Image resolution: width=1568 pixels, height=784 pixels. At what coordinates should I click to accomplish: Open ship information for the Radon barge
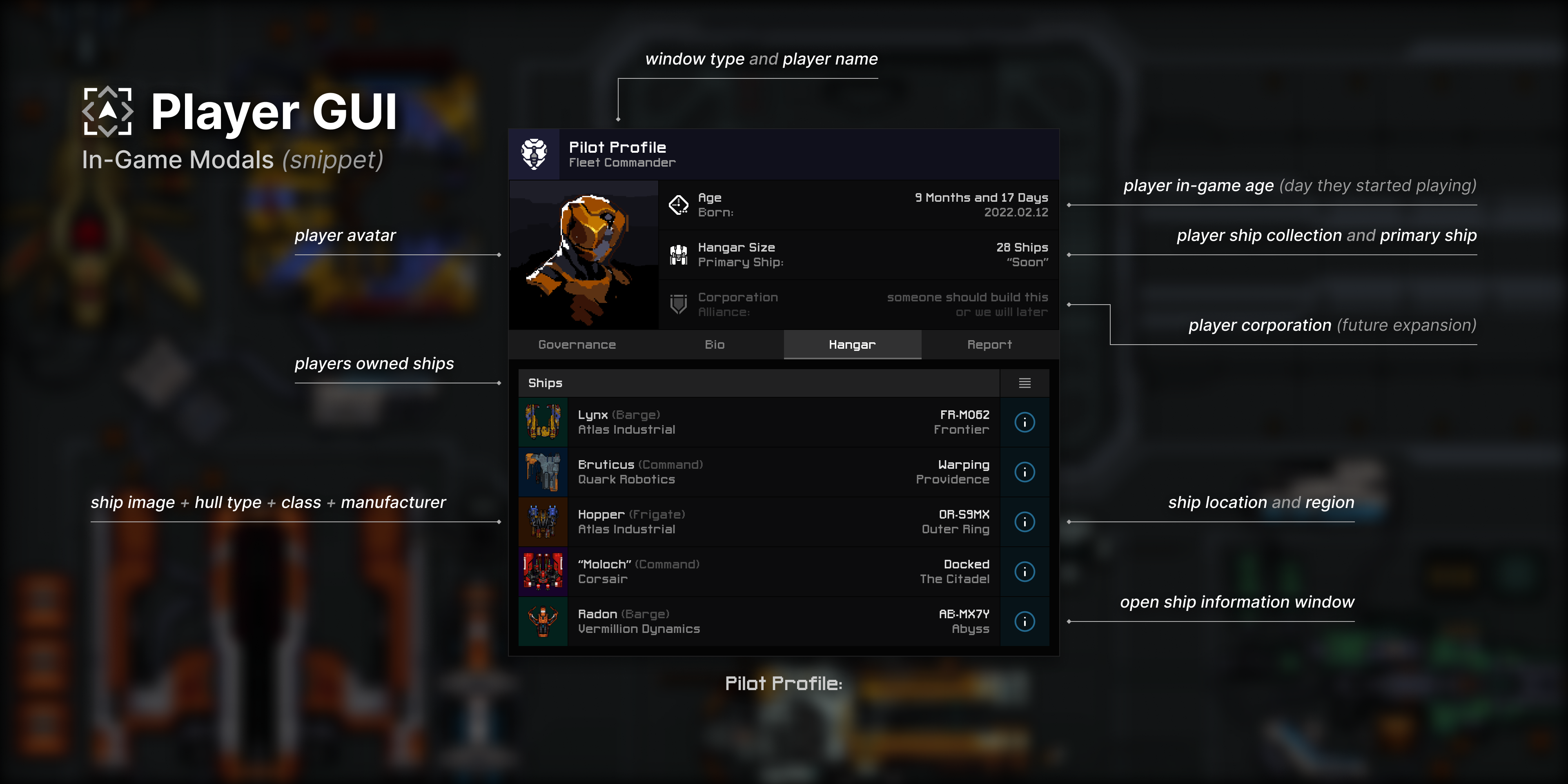1025,621
